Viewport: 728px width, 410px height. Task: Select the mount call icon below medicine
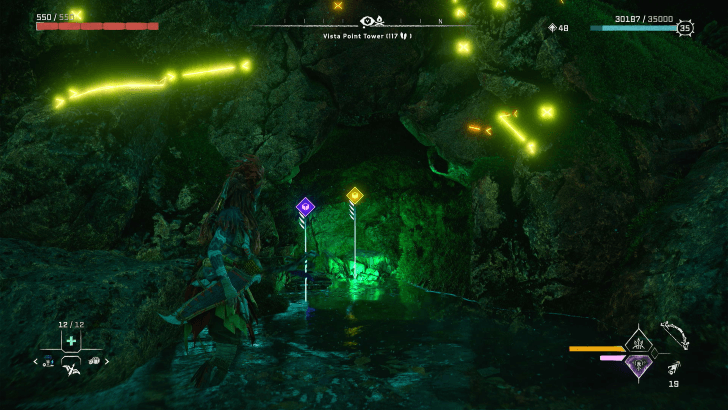(x=71, y=371)
